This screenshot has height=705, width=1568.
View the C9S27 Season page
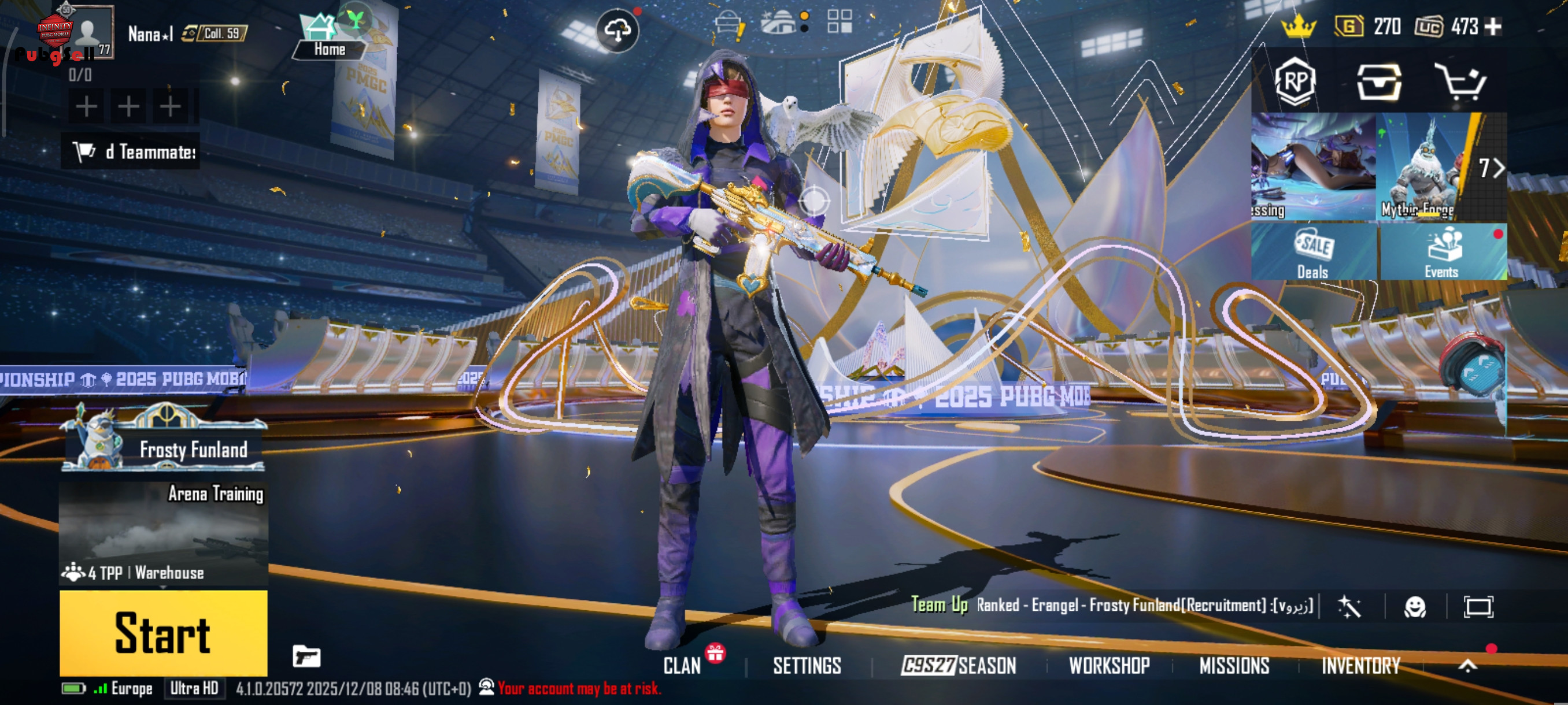pyautogui.click(x=959, y=666)
